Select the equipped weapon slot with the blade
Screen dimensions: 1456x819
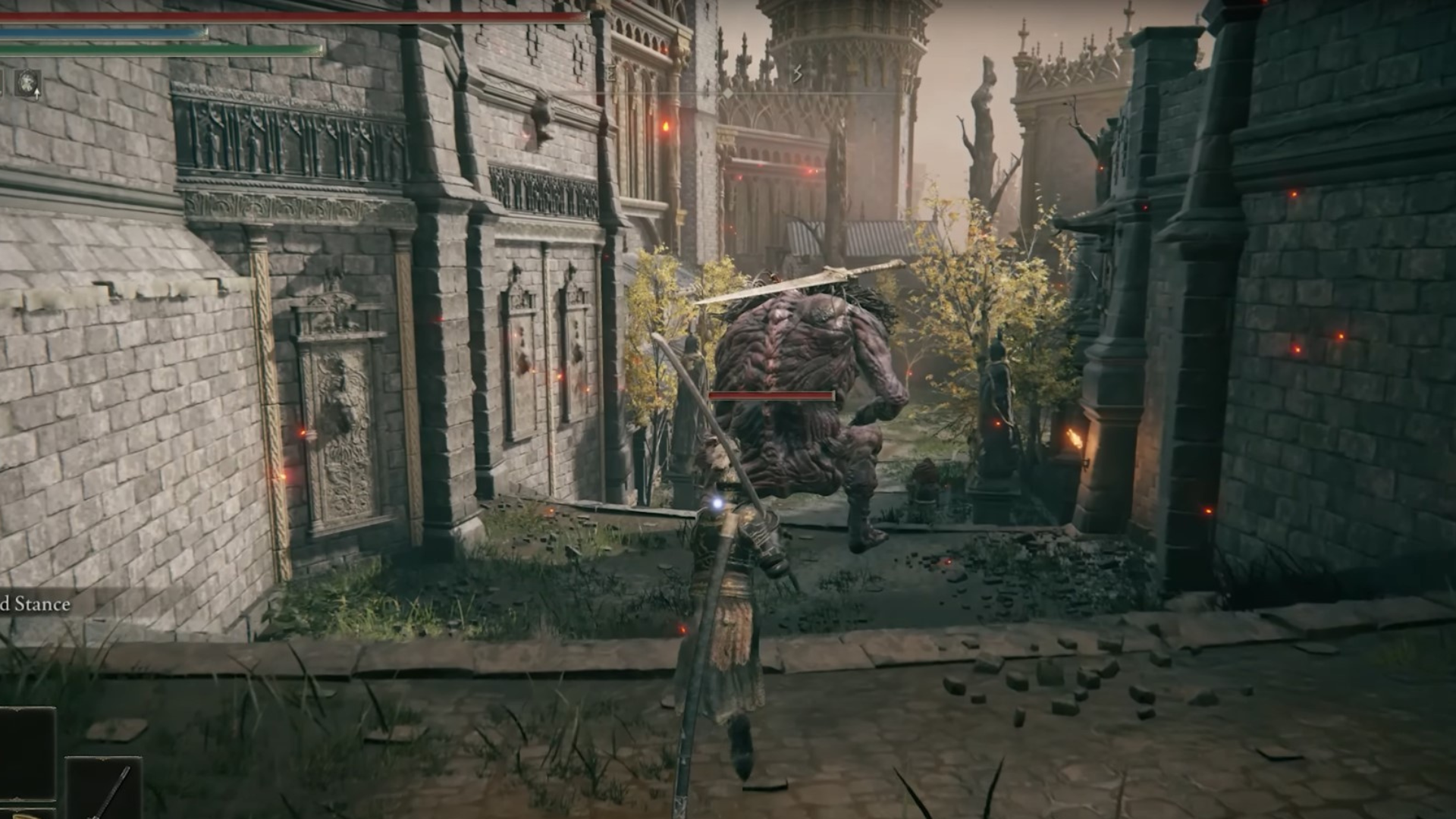(x=104, y=789)
